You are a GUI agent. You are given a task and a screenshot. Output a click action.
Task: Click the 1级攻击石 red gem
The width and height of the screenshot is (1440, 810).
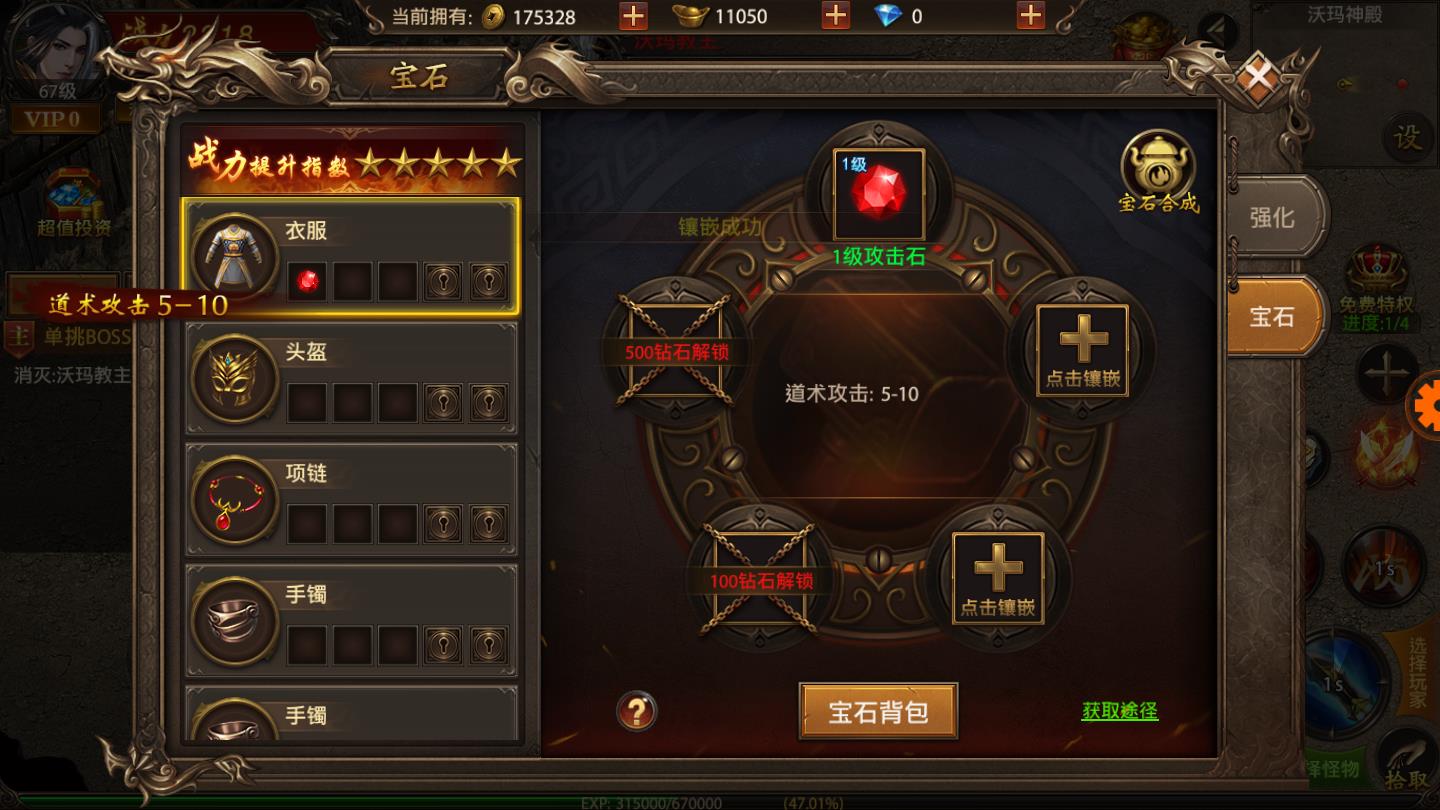(x=877, y=193)
